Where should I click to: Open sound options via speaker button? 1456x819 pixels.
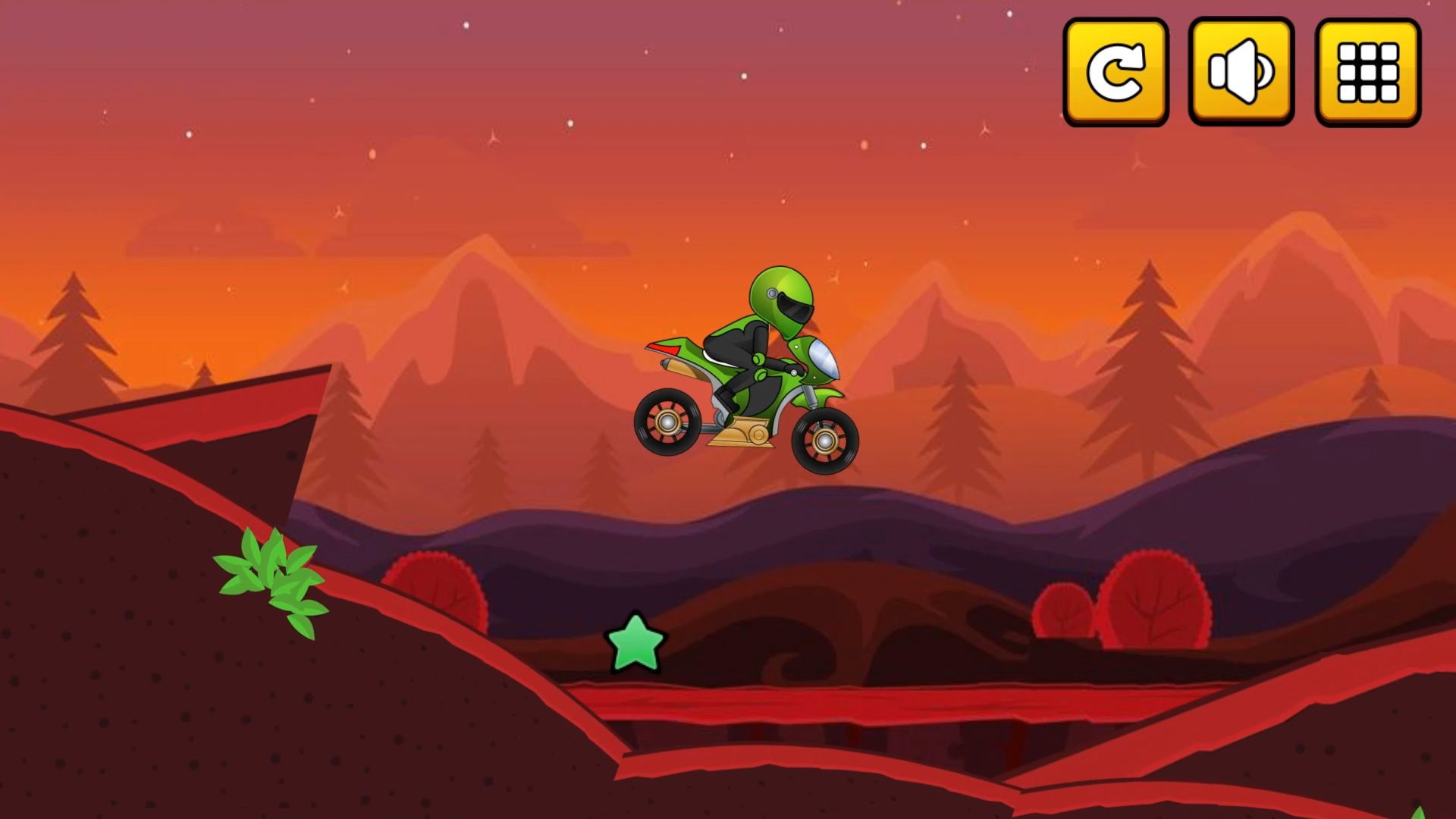click(1241, 72)
